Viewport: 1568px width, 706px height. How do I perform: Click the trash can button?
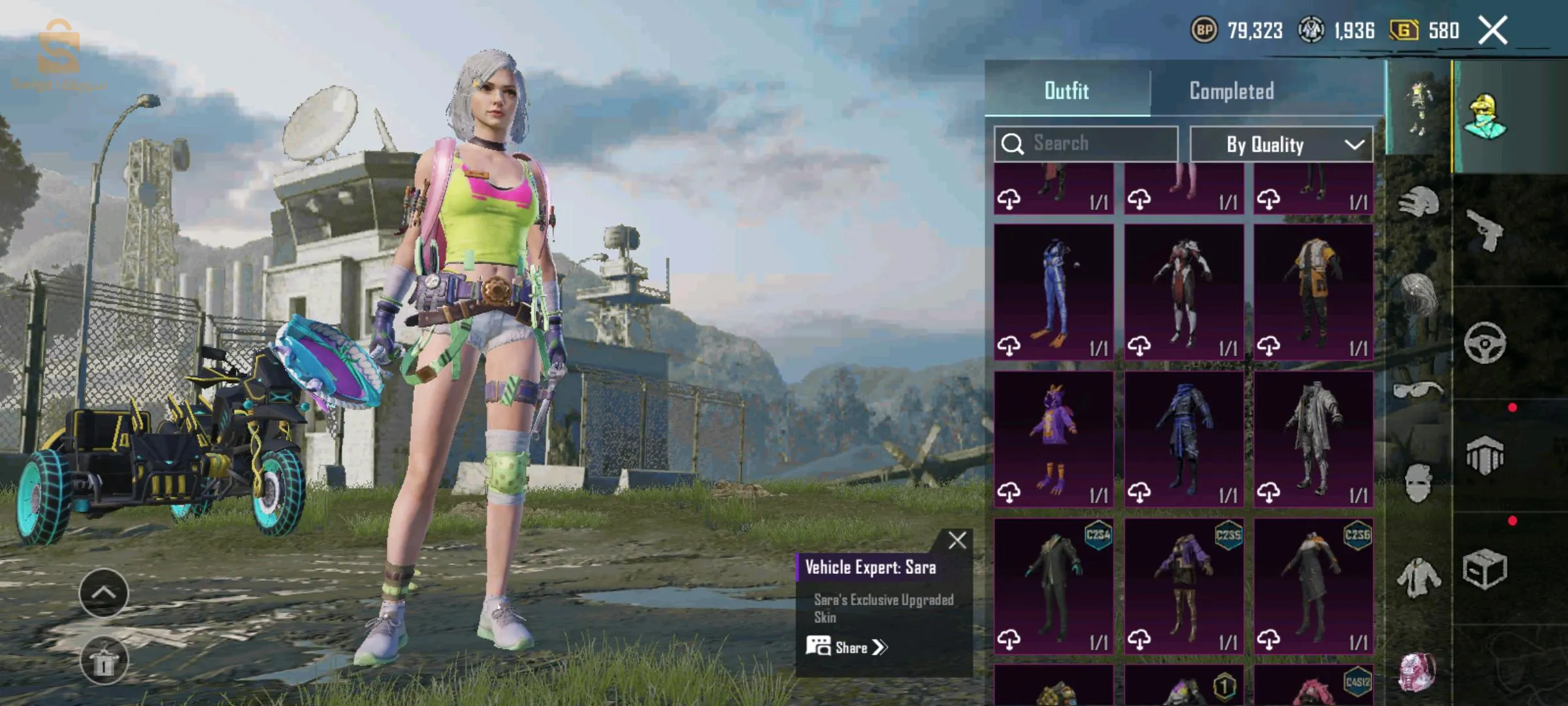click(x=103, y=661)
